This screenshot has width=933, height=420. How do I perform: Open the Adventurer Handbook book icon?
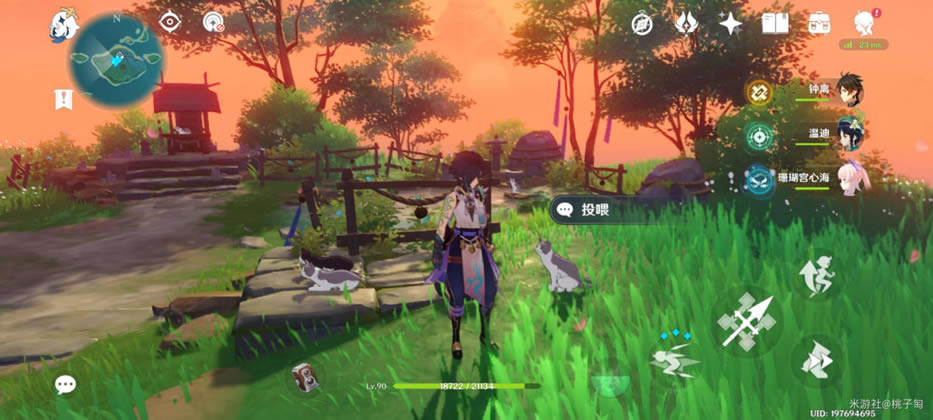point(775,22)
